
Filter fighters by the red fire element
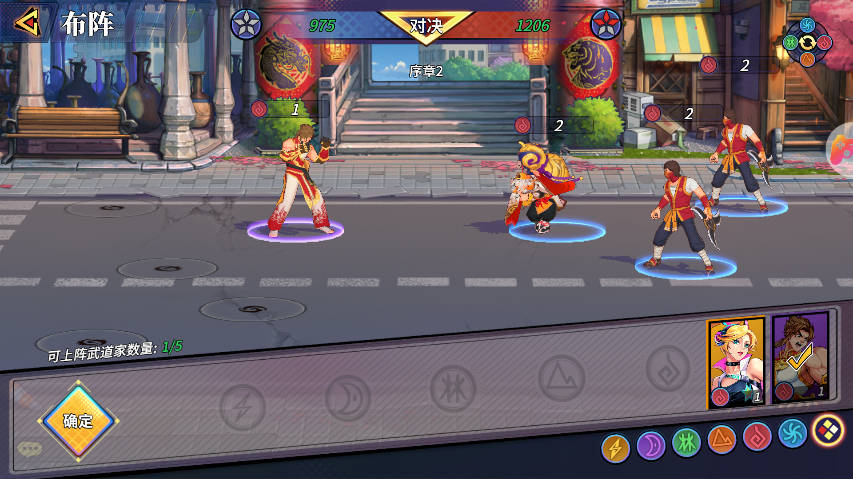757,436
